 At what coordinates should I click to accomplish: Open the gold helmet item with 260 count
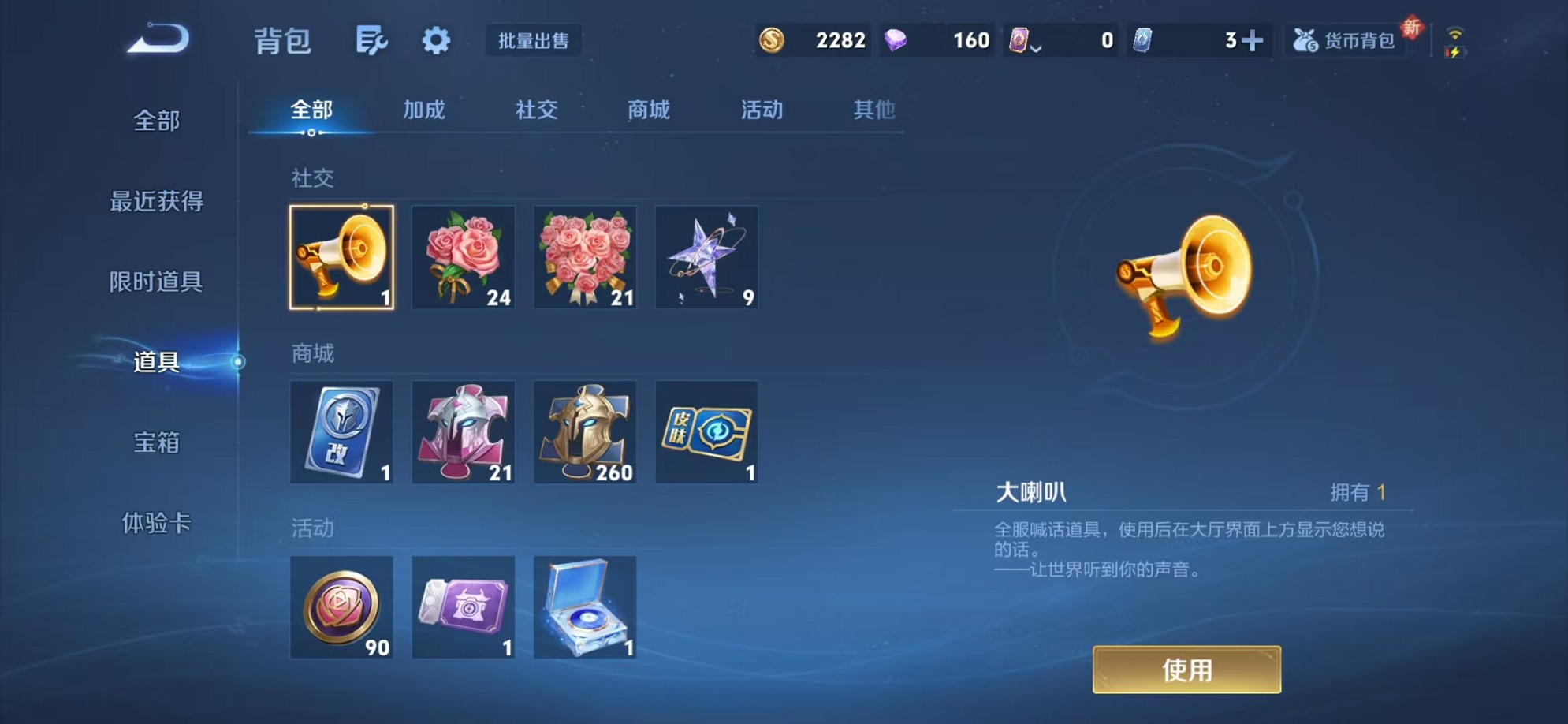tap(585, 432)
